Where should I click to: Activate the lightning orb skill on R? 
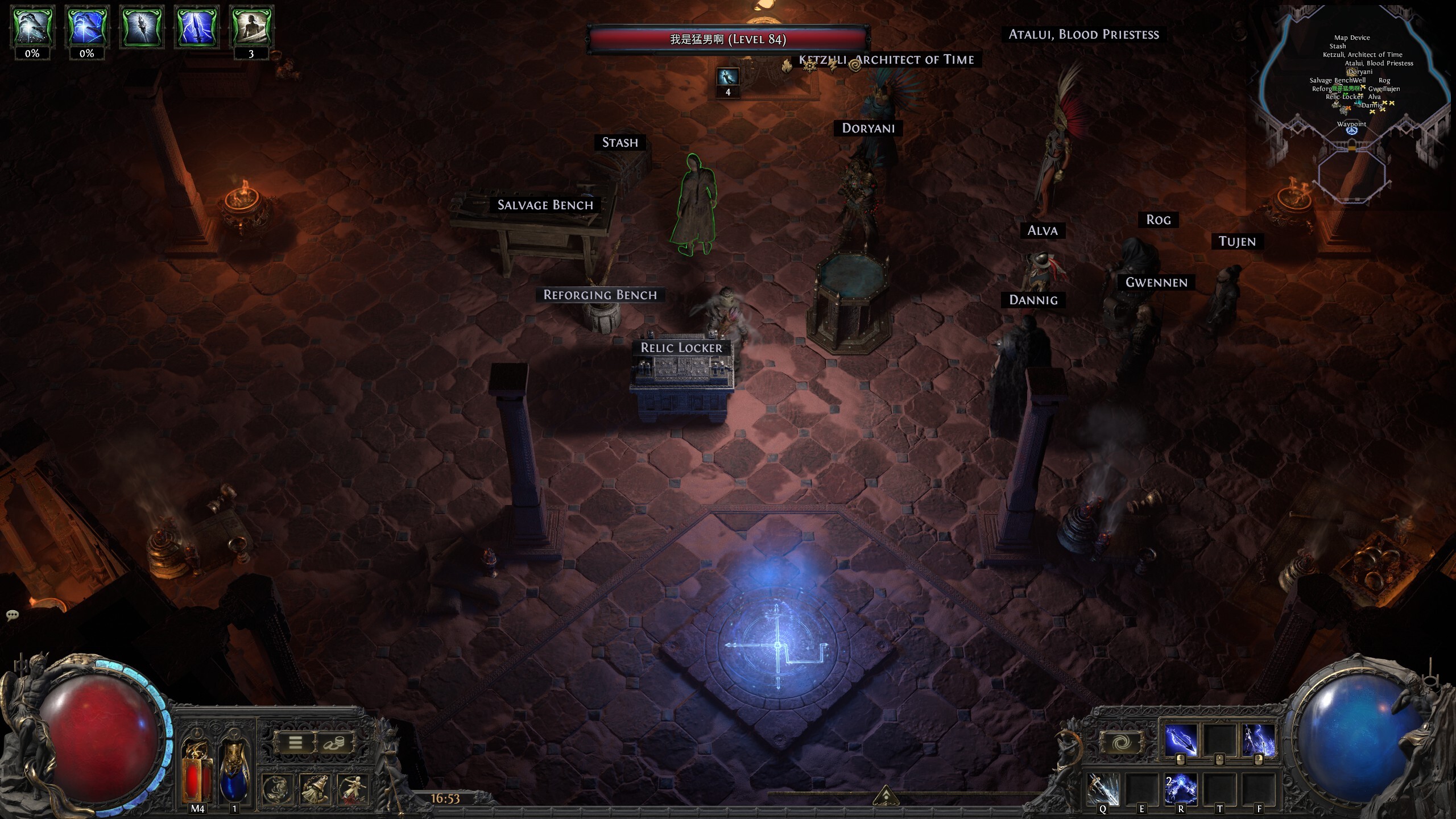tap(1181, 789)
